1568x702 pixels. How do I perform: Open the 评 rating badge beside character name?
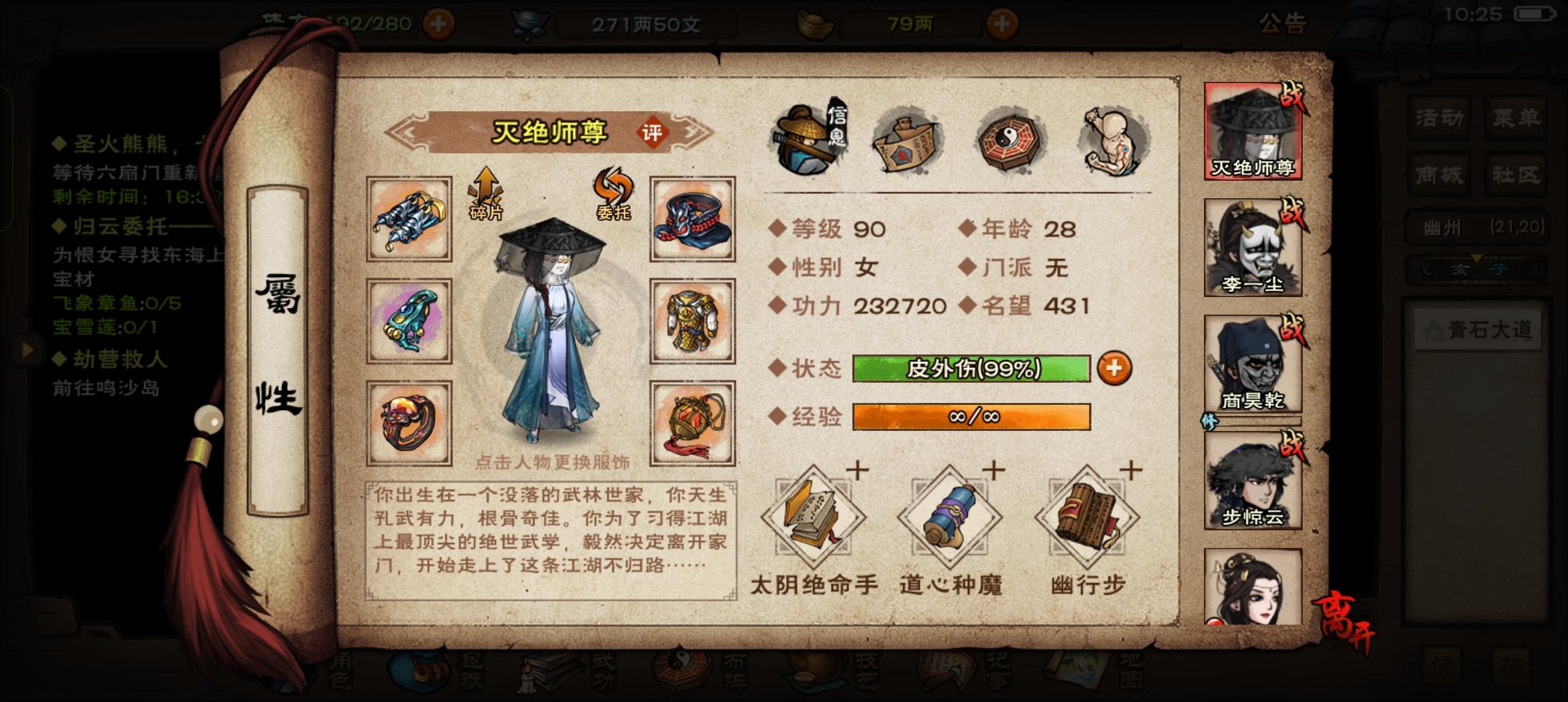[653, 131]
